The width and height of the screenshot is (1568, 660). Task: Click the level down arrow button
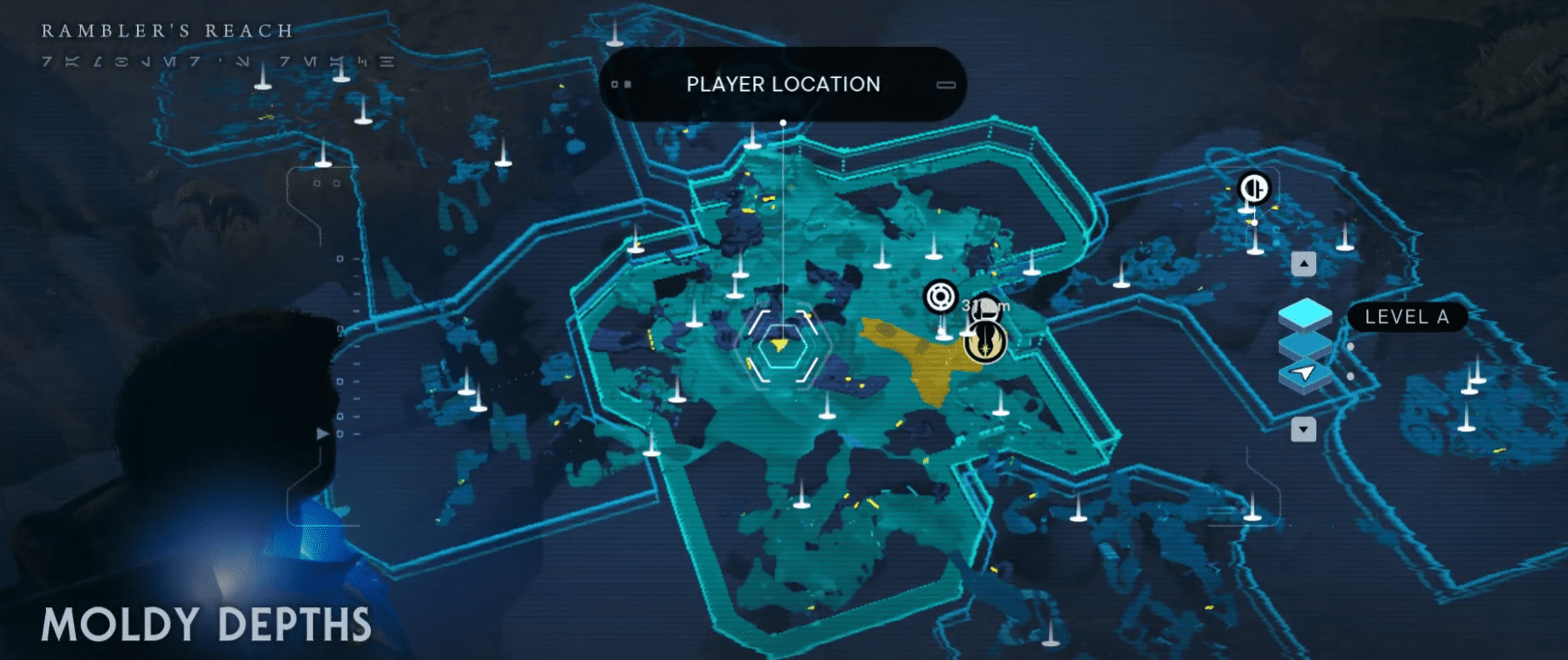(1303, 430)
